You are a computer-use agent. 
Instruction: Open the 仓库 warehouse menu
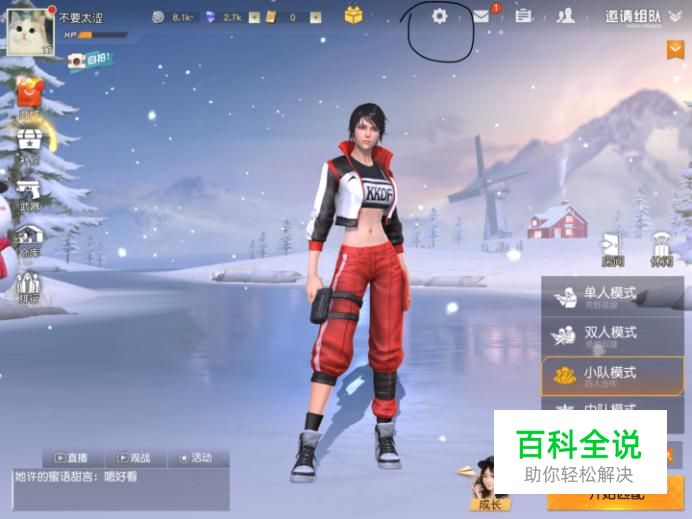29,242
